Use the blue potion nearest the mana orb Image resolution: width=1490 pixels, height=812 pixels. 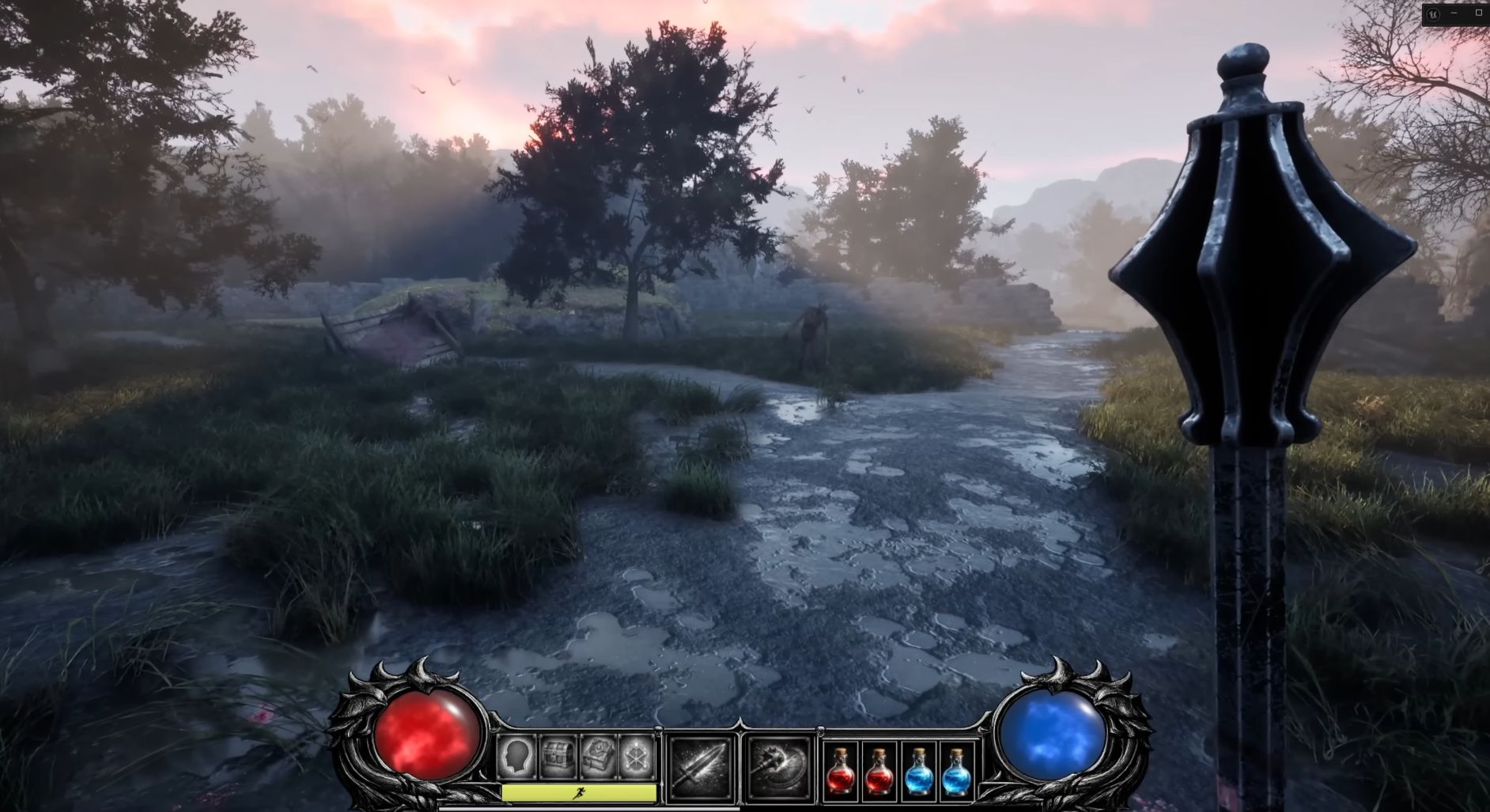[x=956, y=771]
